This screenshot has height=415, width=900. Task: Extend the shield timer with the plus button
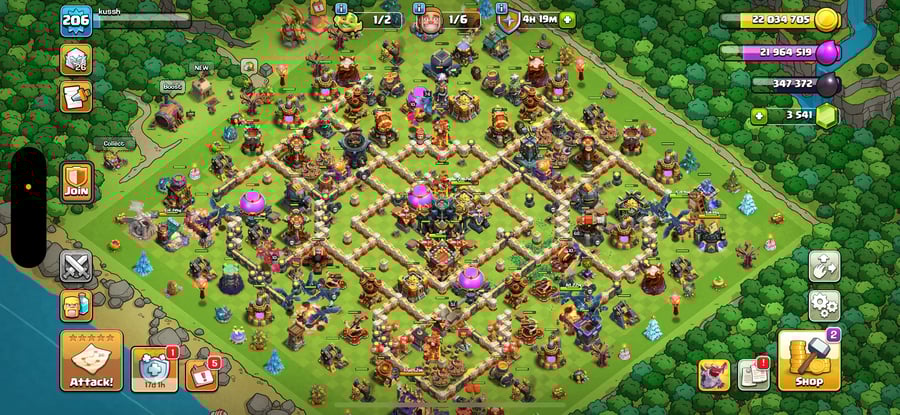pos(568,19)
